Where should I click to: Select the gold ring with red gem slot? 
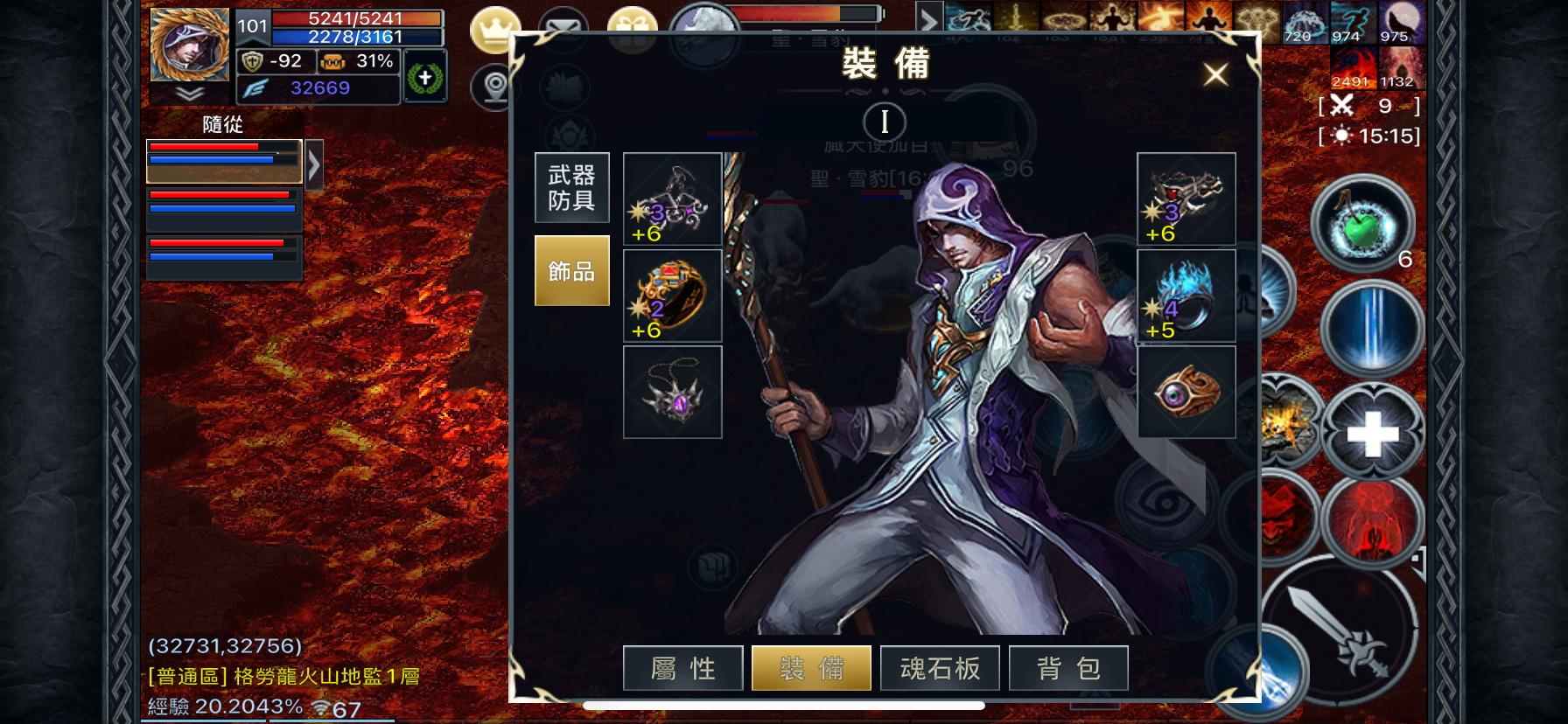coord(672,296)
